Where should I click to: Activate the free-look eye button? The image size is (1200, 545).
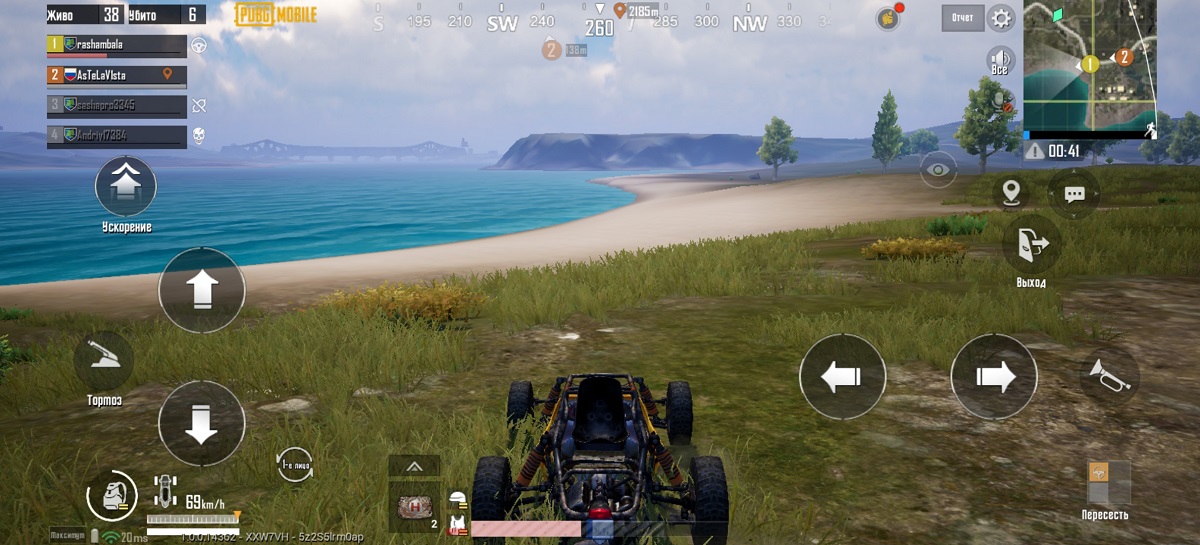pos(938,170)
